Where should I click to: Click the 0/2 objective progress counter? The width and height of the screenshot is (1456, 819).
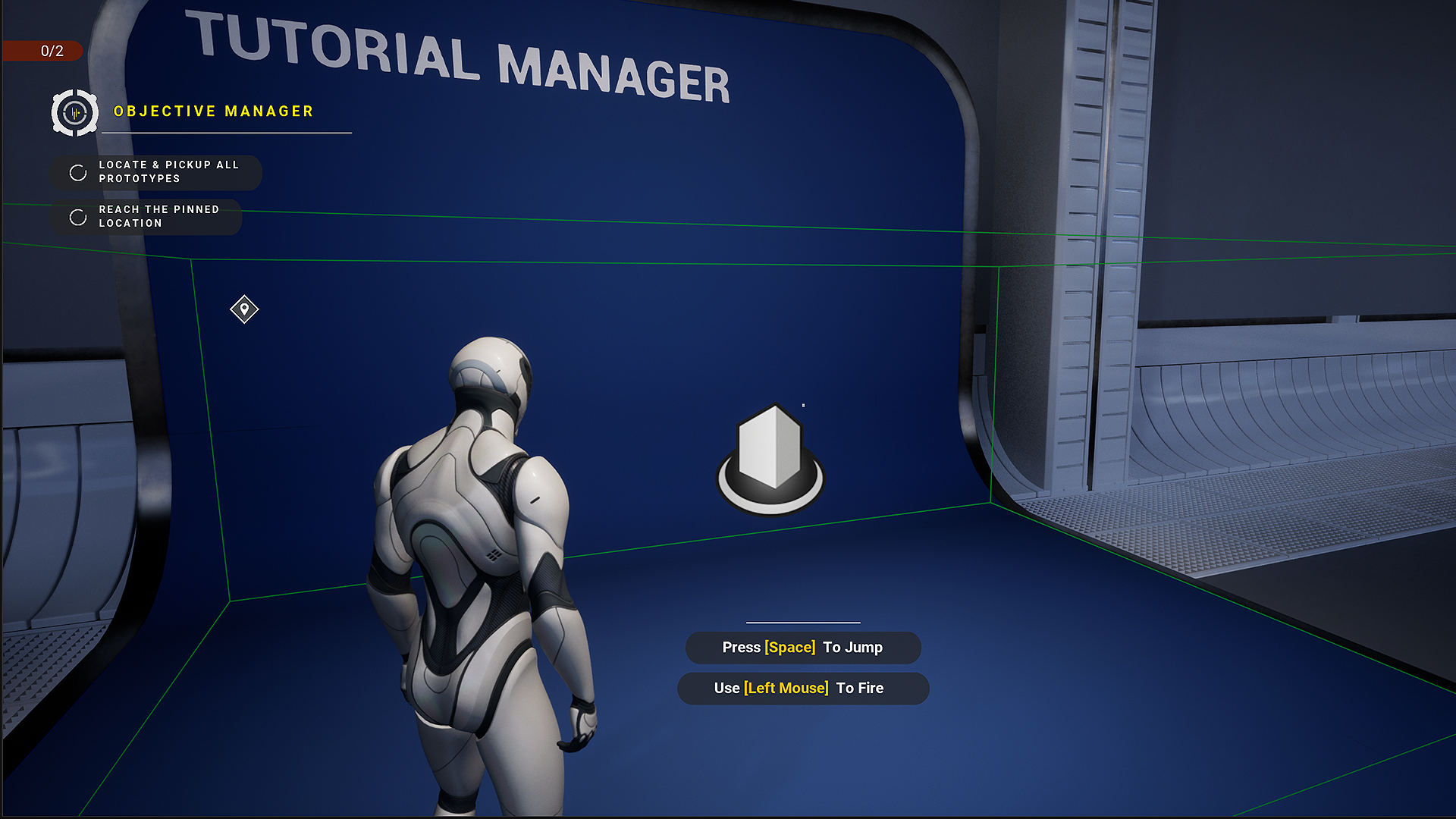pyautogui.click(x=53, y=52)
